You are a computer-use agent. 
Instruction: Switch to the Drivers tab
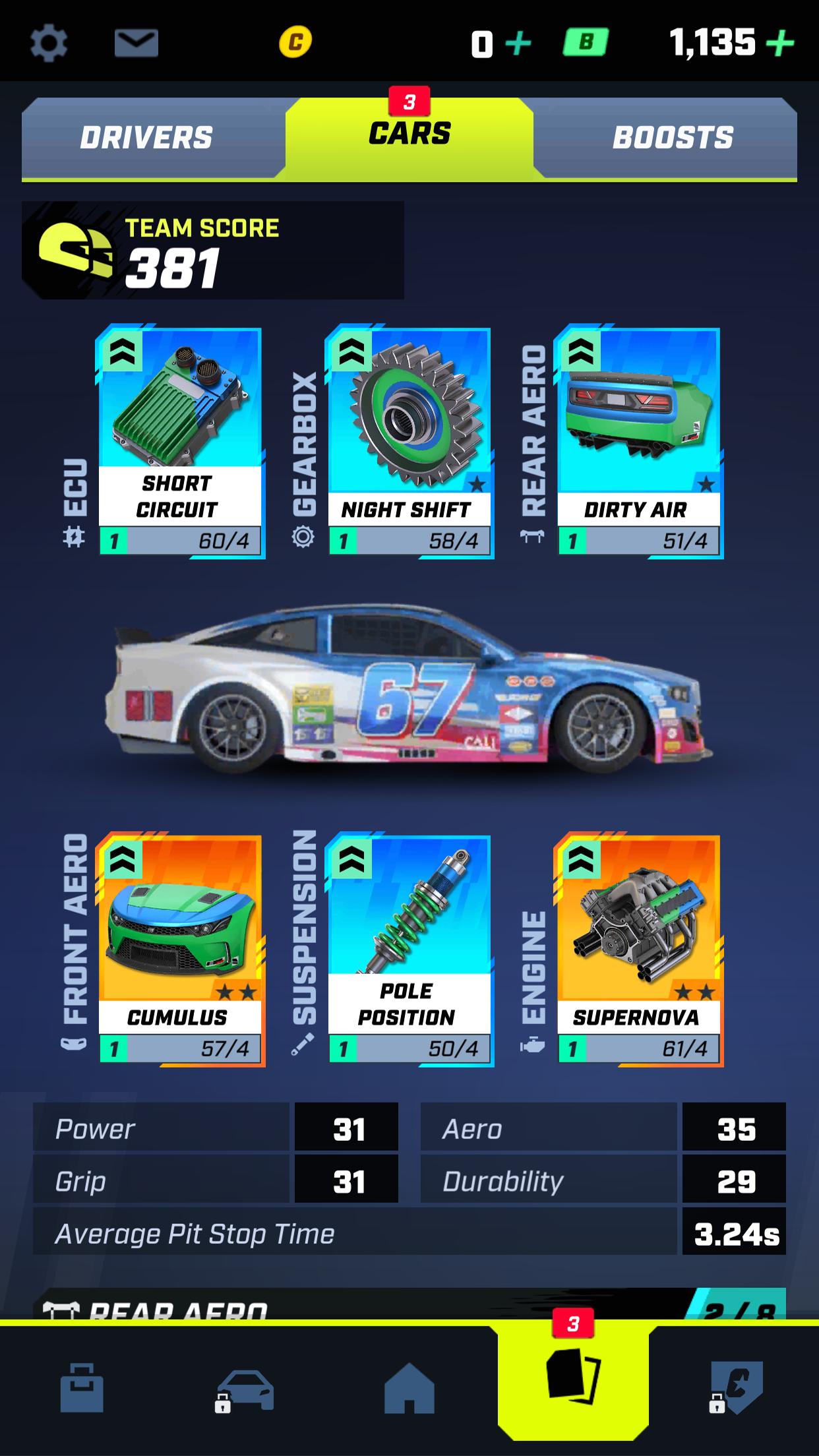146,138
